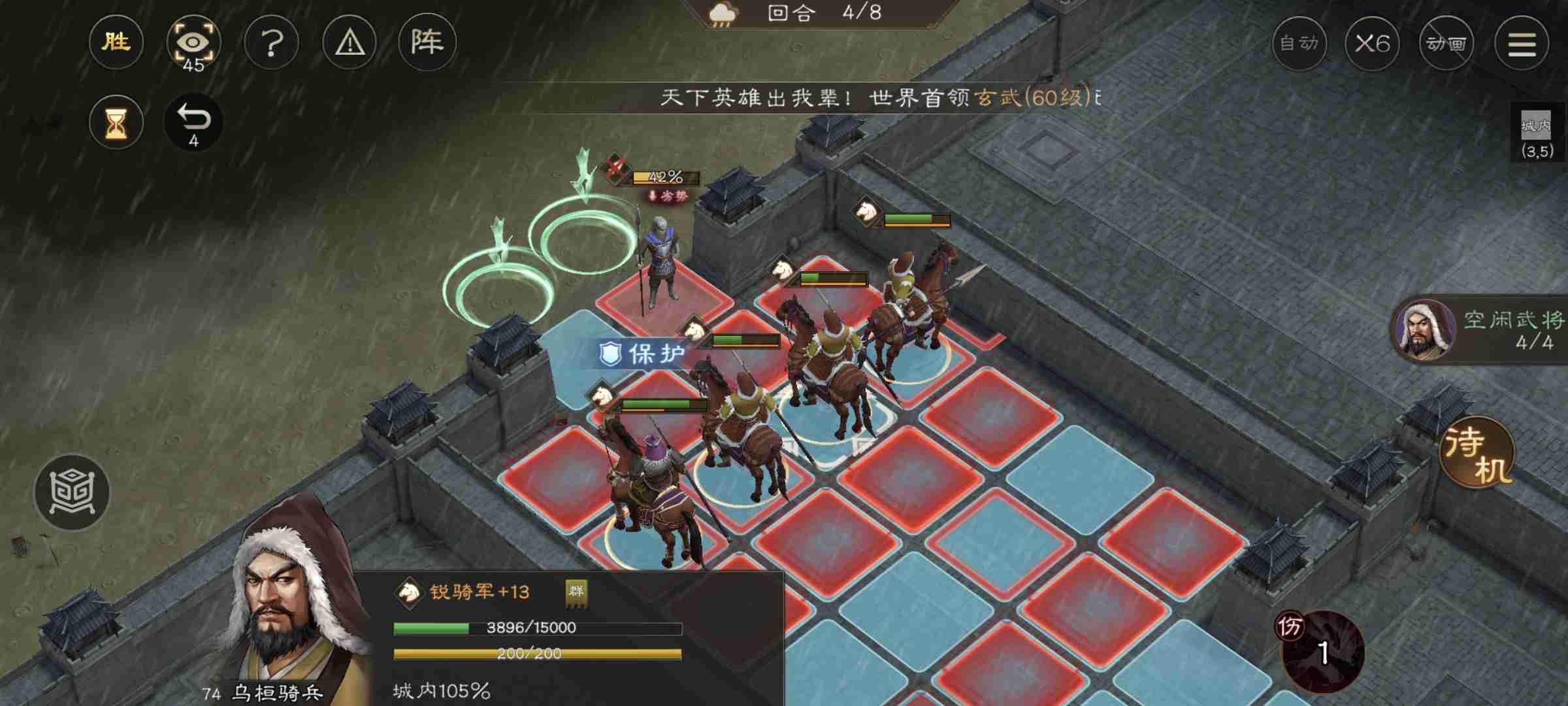Toggle 自动 auto-battle mode
Screen dimensions: 1568x706
point(1300,43)
